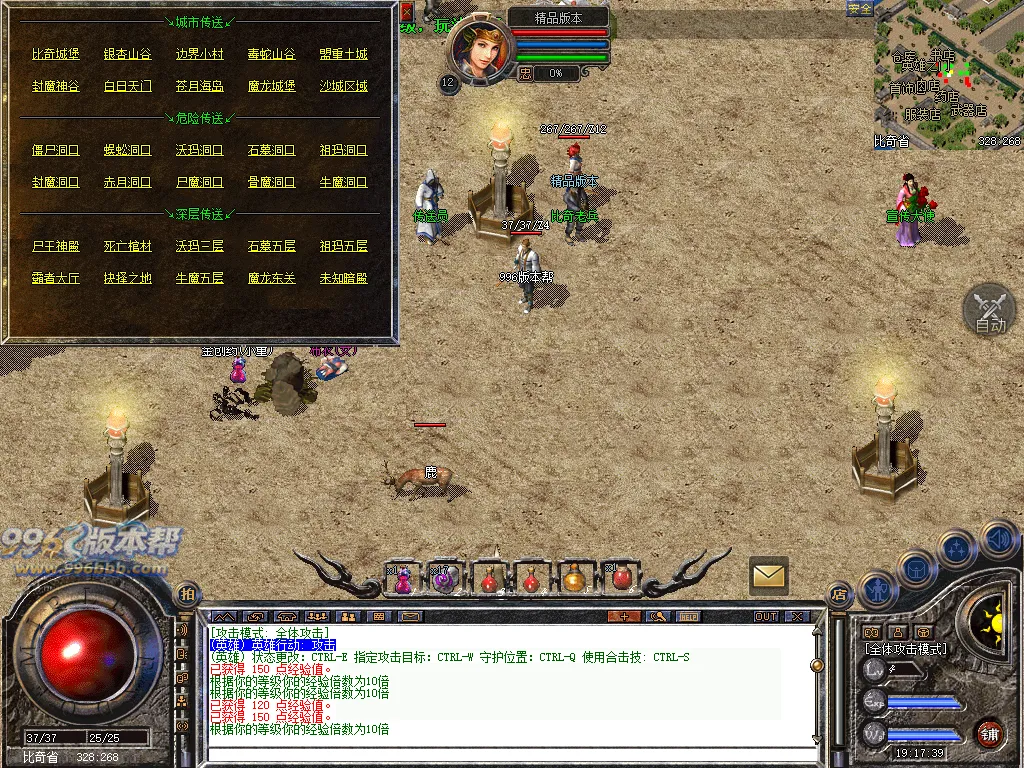Choose the 未知暗殿 teleport link

(343, 278)
